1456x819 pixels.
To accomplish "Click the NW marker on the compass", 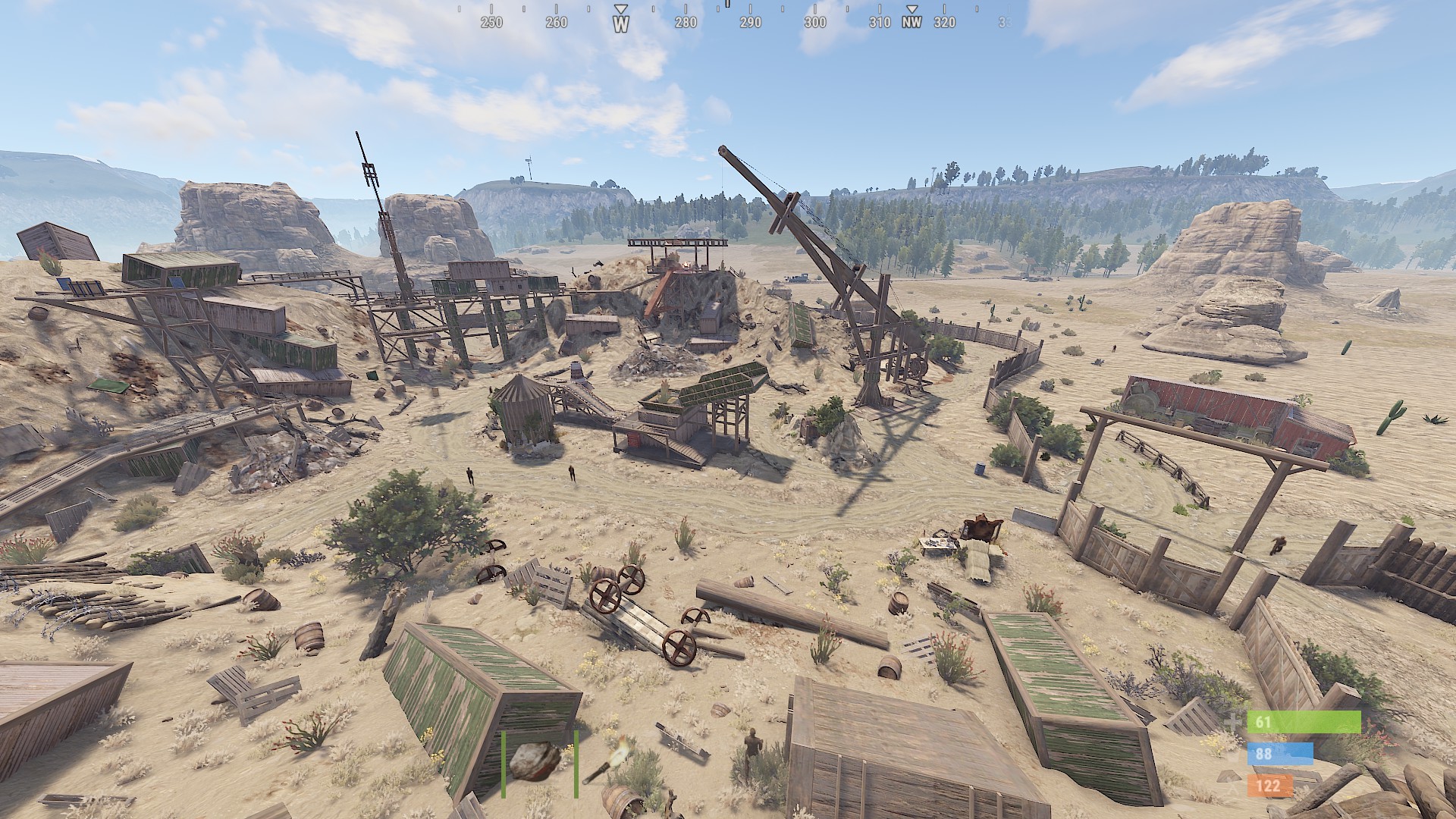I will click(x=911, y=23).
